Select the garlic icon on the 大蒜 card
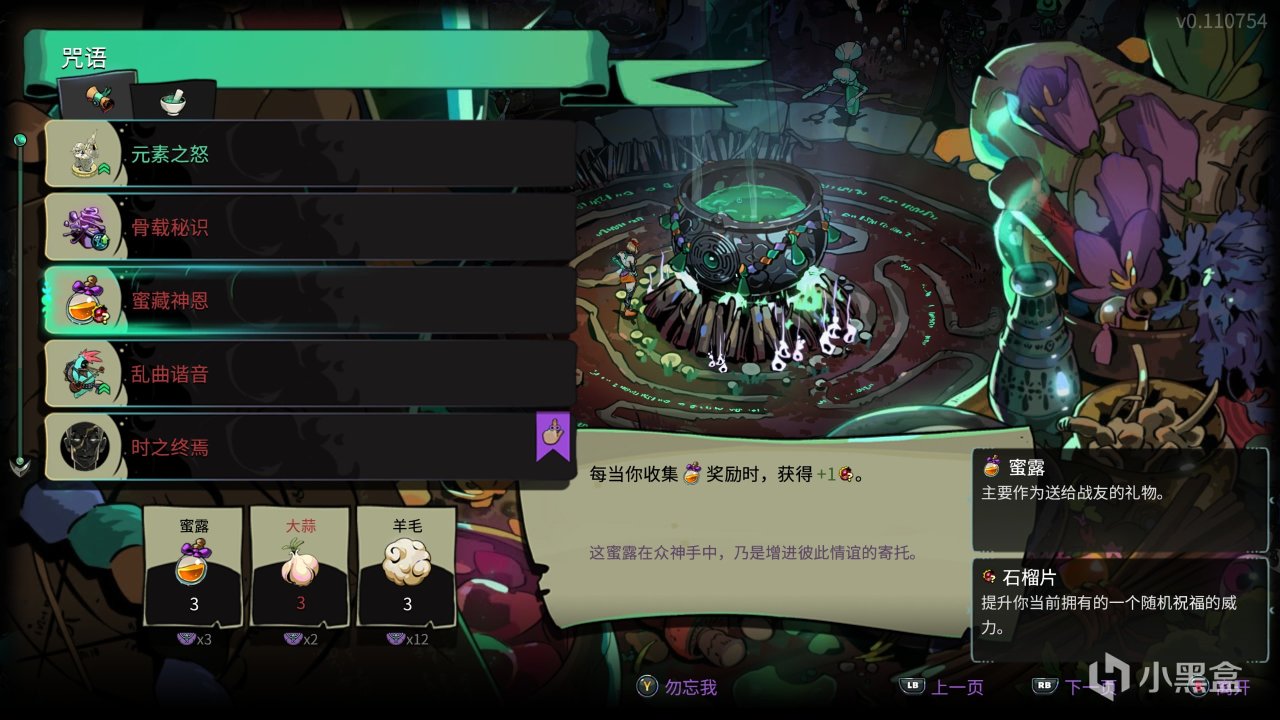This screenshot has width=1280, height=720. tap(300, 566)
